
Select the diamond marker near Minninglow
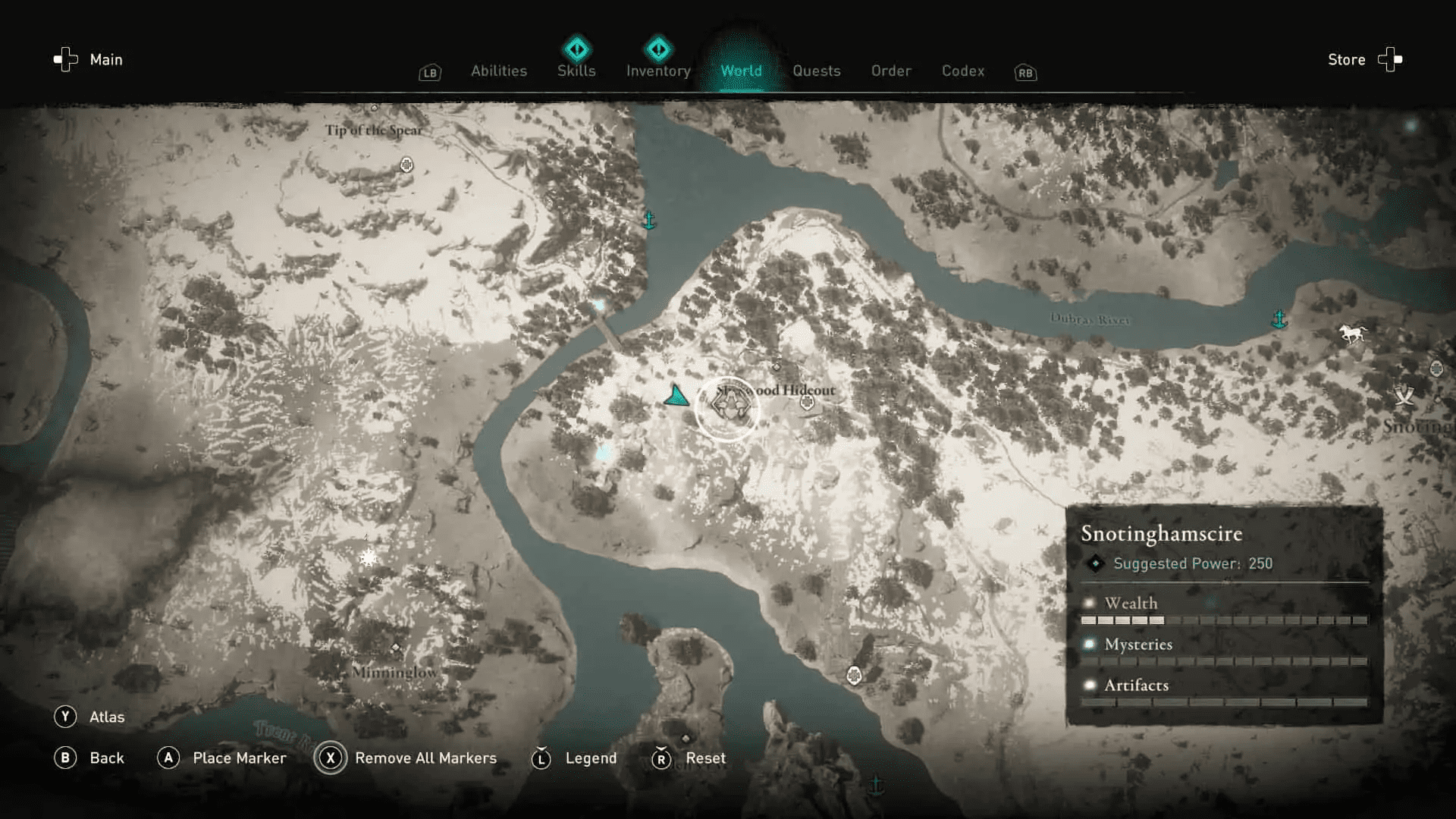click(395, 646)
